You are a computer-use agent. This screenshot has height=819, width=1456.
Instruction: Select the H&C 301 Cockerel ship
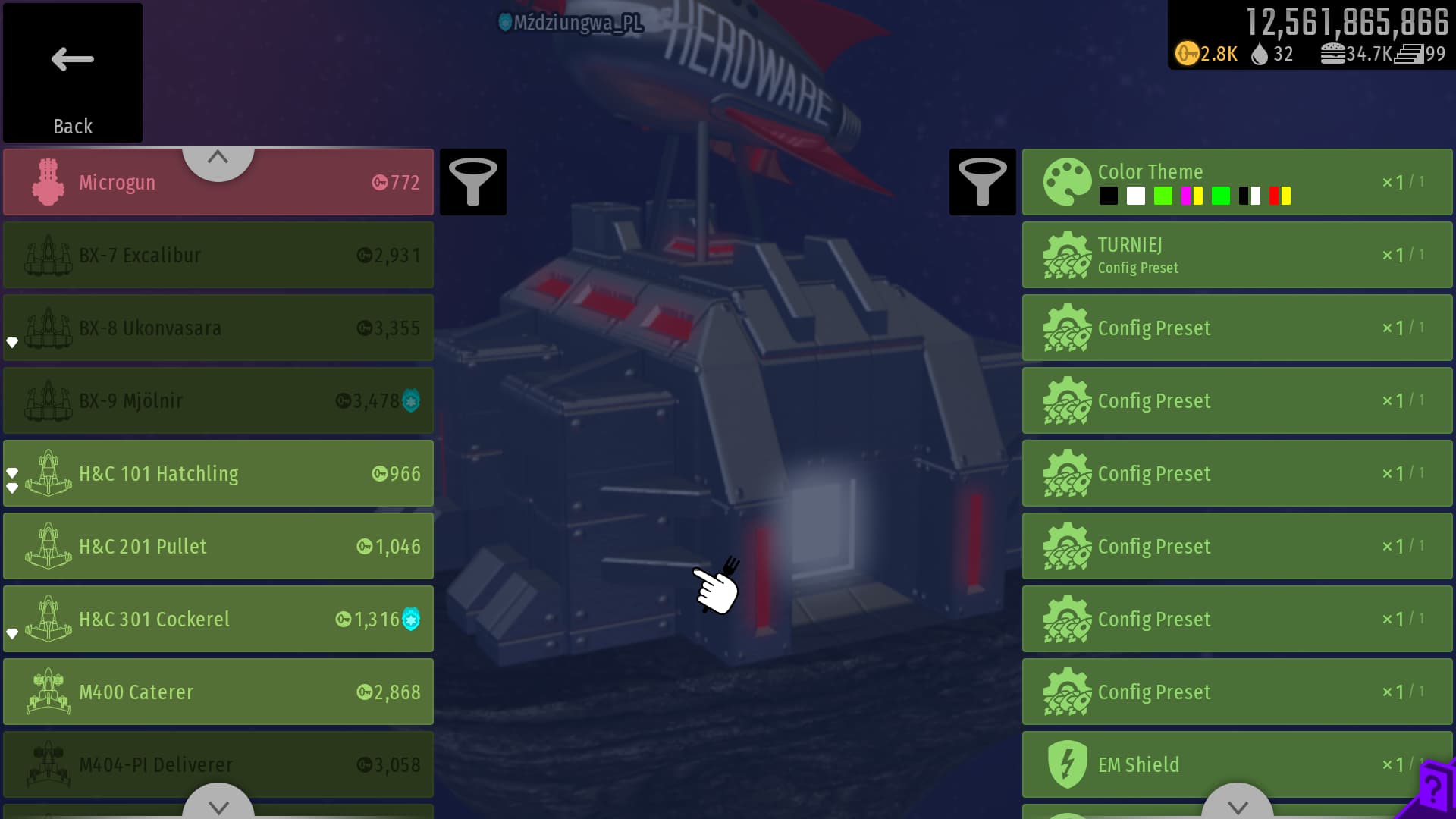218,619
